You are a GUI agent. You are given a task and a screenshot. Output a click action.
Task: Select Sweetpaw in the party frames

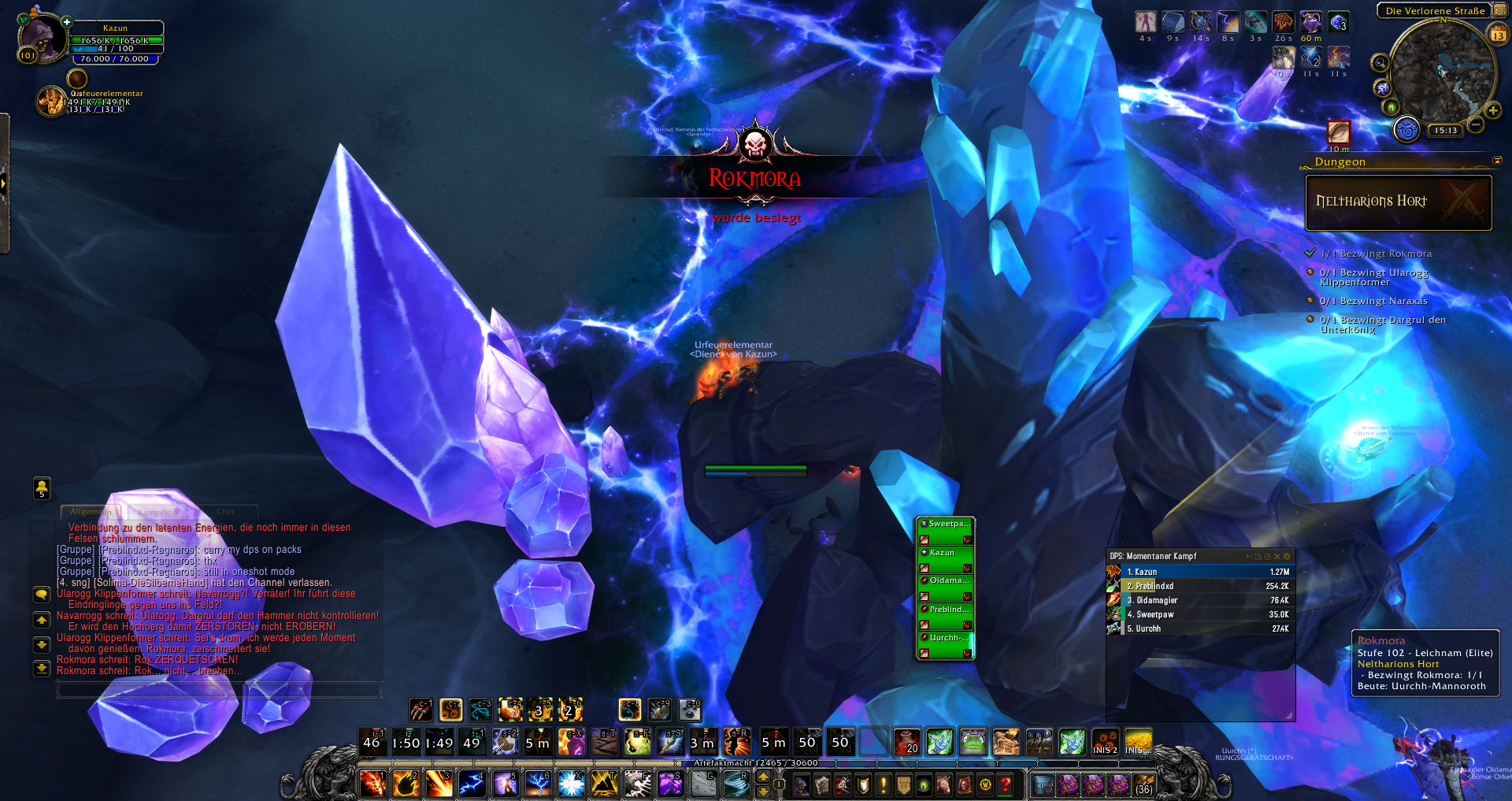pyautogui.click(x=946, y=530)
